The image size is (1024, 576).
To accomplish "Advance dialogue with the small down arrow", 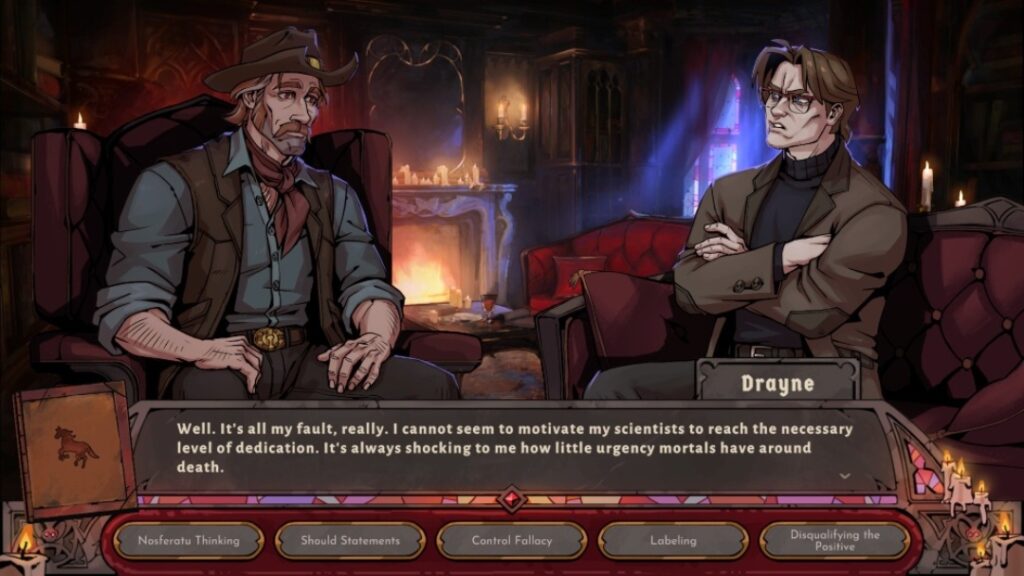I will pyautogui.click(x=845, y=476).
